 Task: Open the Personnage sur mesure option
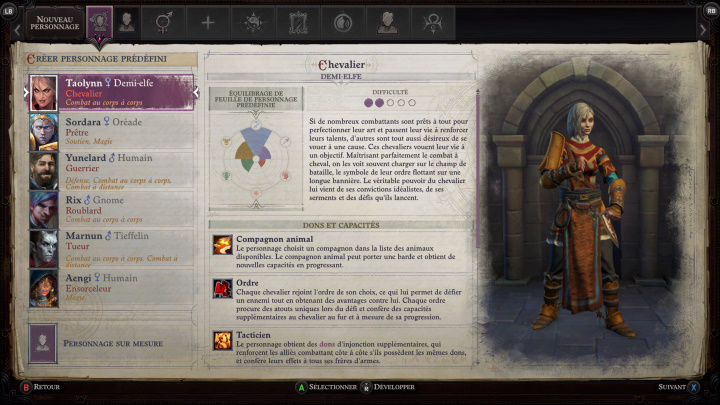112,342
